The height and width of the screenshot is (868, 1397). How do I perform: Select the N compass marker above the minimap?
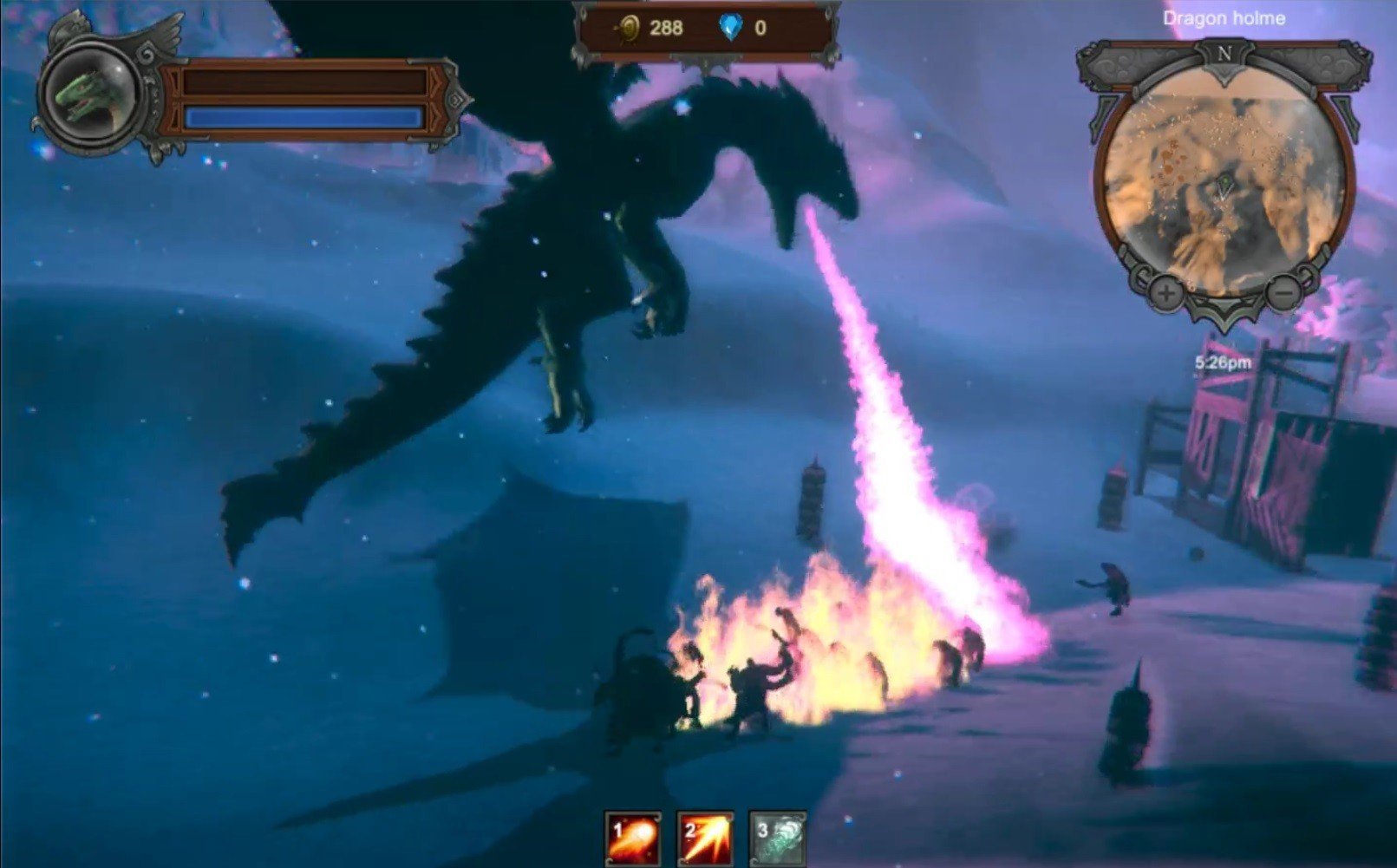(x=1224, y=54)
